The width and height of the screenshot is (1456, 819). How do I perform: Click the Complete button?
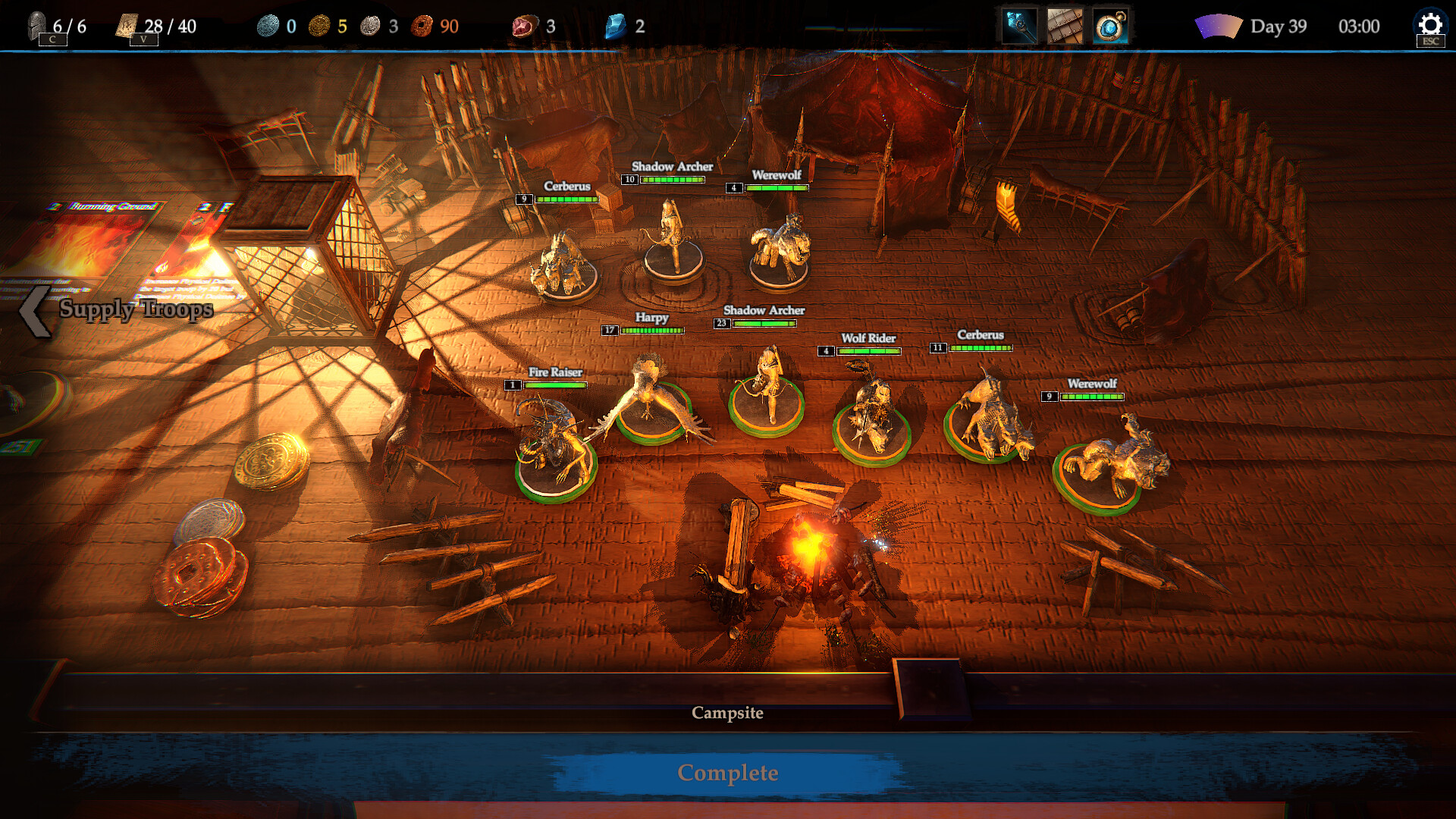[727, 773]
